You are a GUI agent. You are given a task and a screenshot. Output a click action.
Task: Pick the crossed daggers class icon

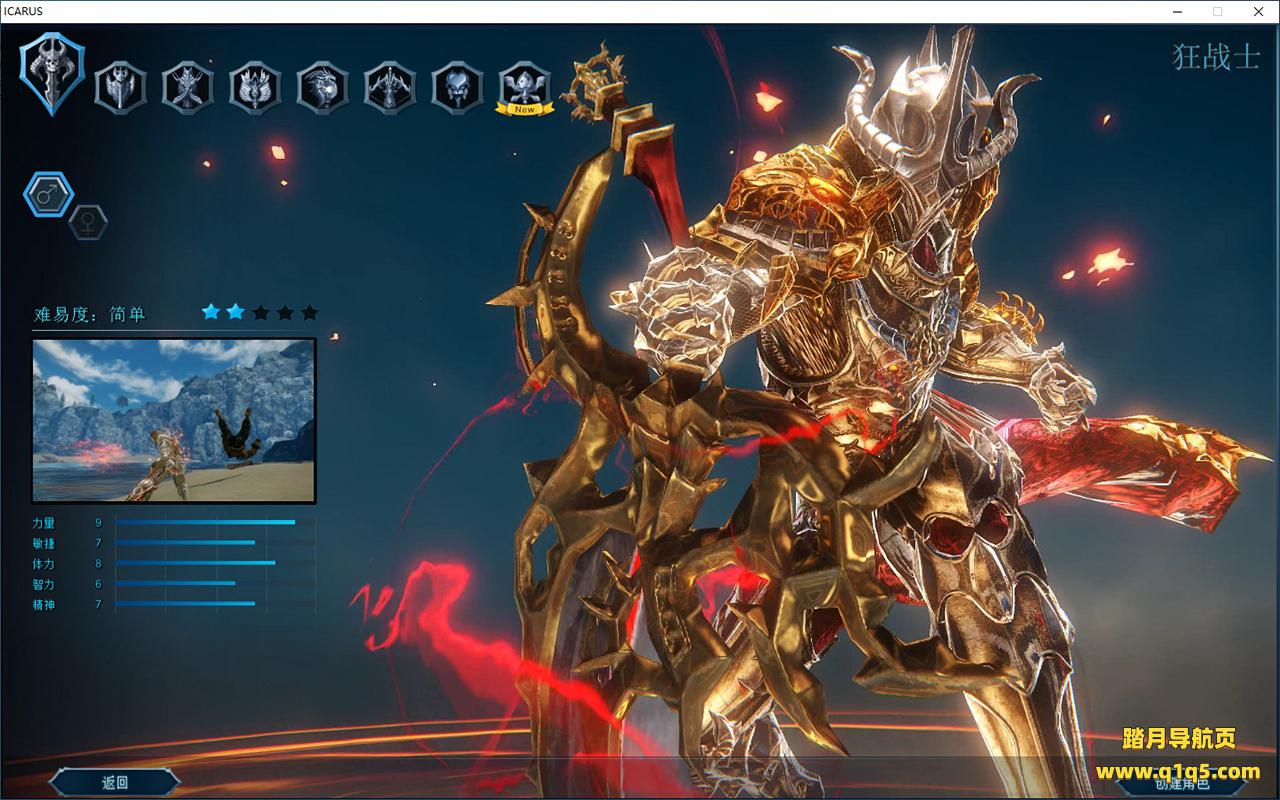click(x=188, y=87)
